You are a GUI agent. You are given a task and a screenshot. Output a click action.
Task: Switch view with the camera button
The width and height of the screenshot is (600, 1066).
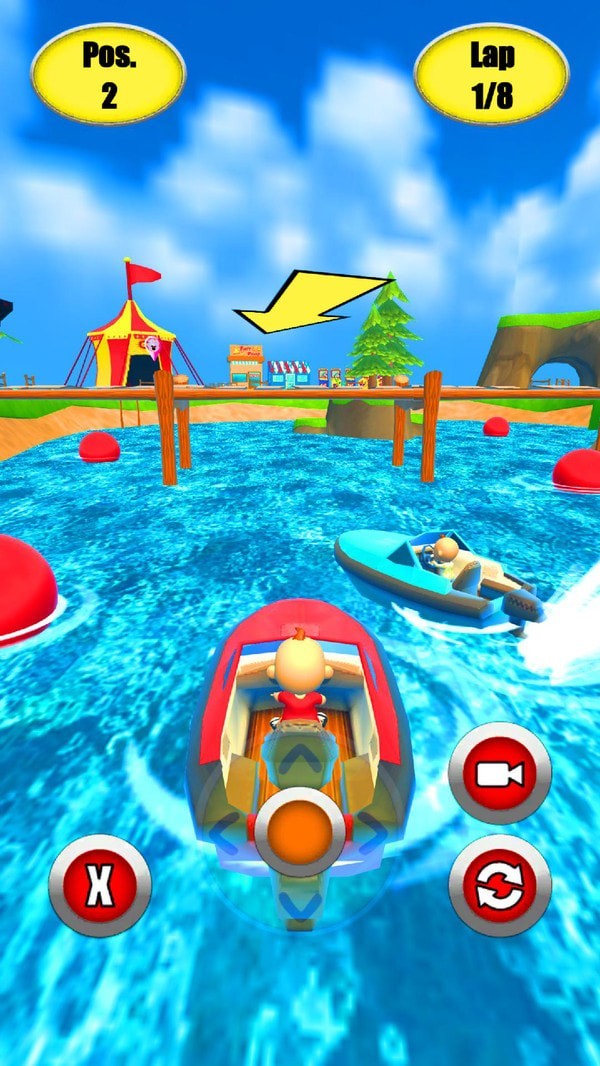[500, 774]
